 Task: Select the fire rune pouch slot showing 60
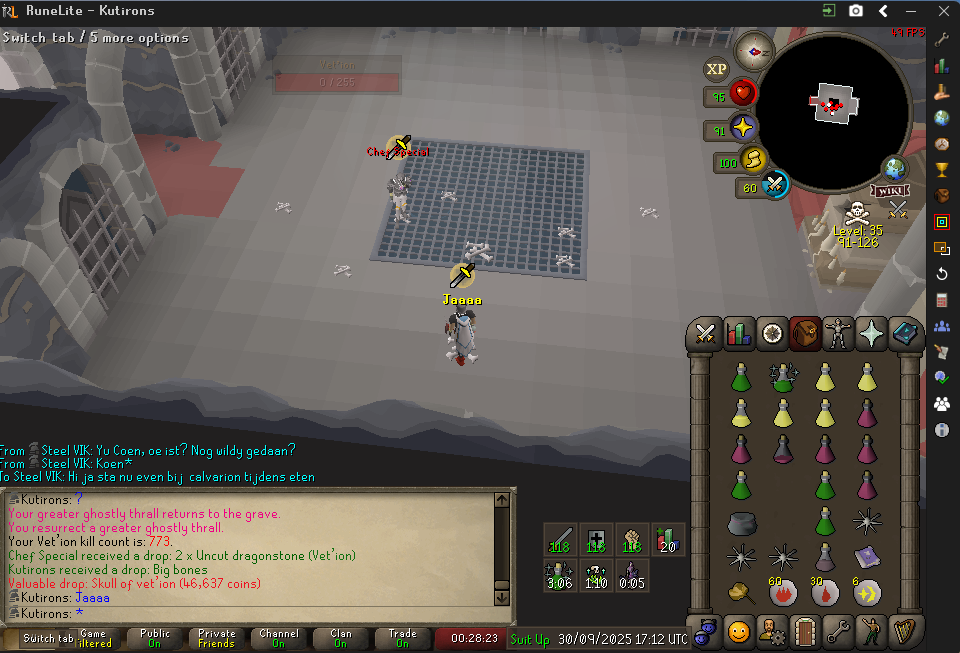pyautogui.click(x=782, y=592)
